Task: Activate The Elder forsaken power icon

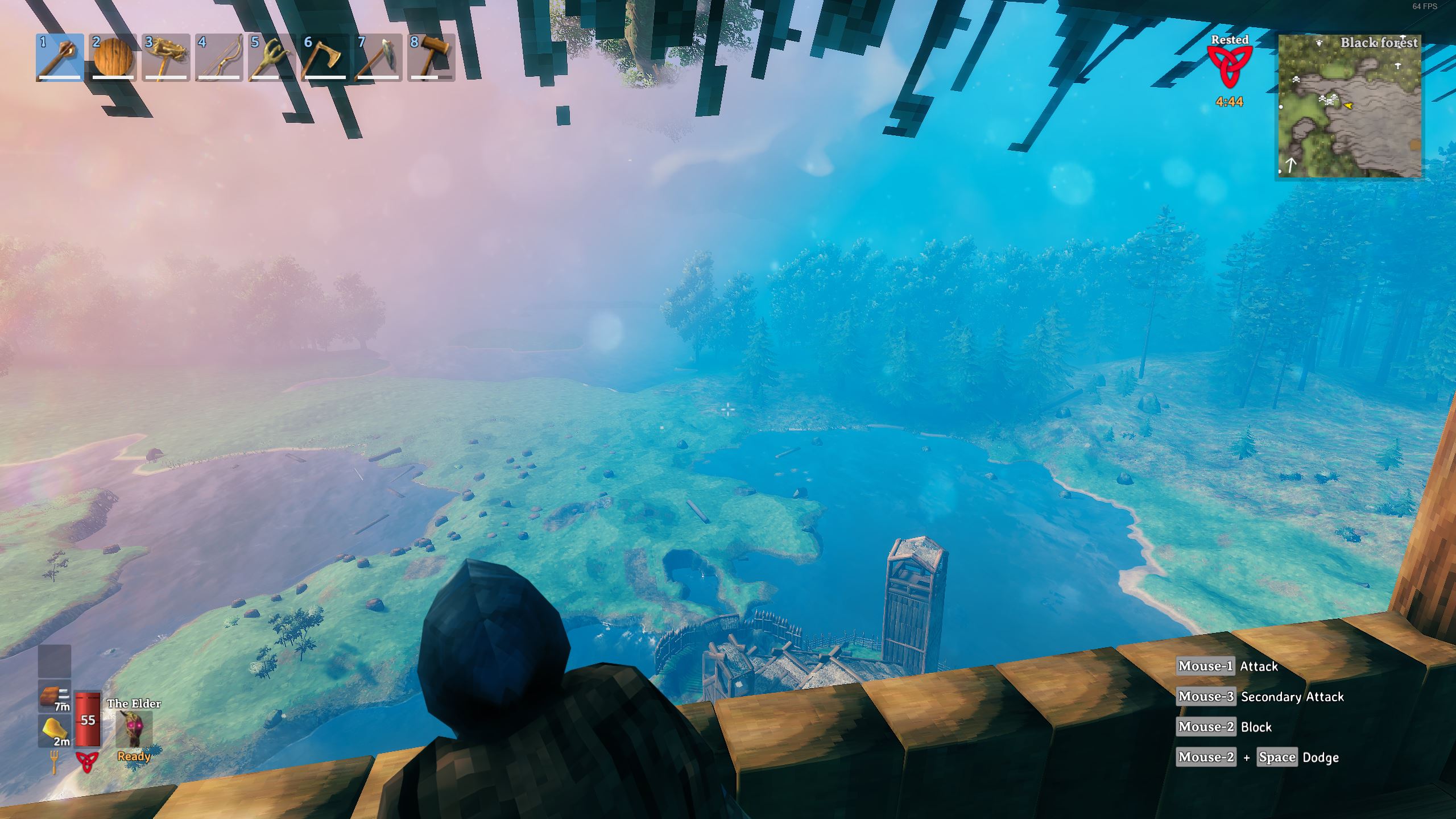Action: pos(134,729)
